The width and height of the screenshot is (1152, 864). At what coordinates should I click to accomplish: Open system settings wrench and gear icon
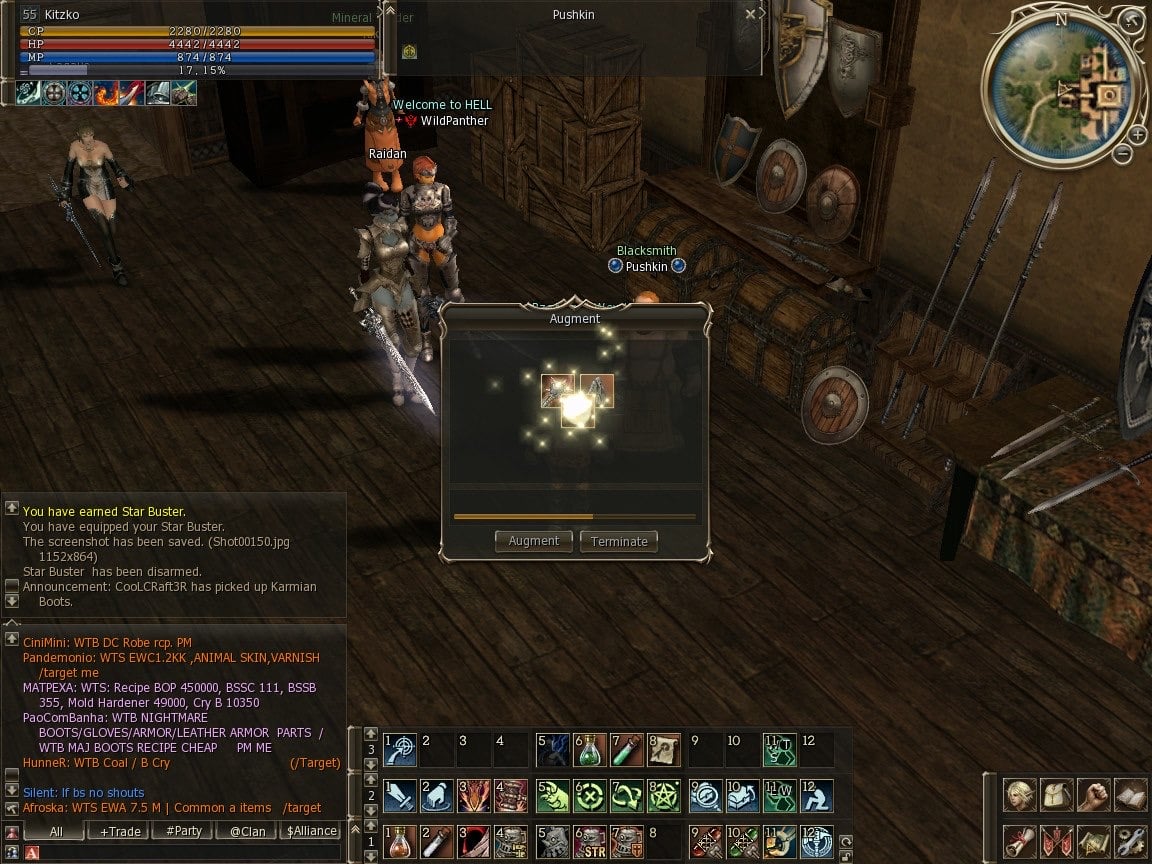[1131, 840]
